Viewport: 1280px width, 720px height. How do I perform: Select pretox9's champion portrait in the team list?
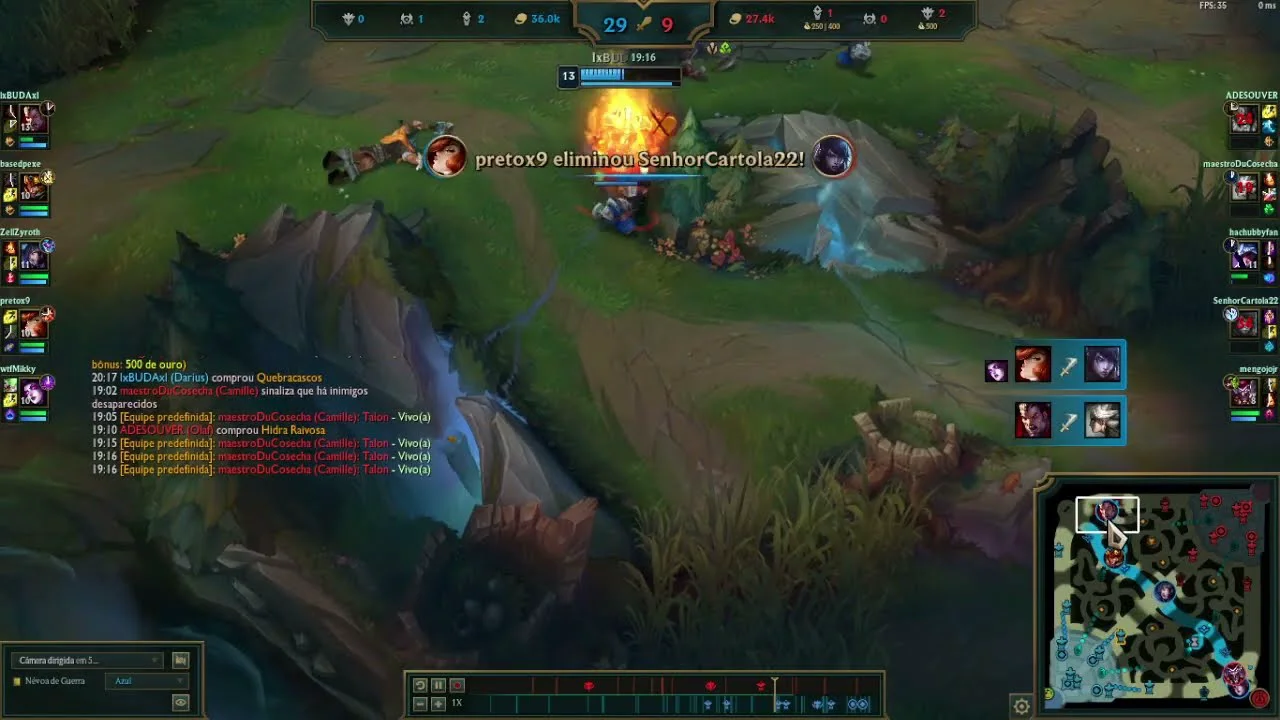click(33, 324)
